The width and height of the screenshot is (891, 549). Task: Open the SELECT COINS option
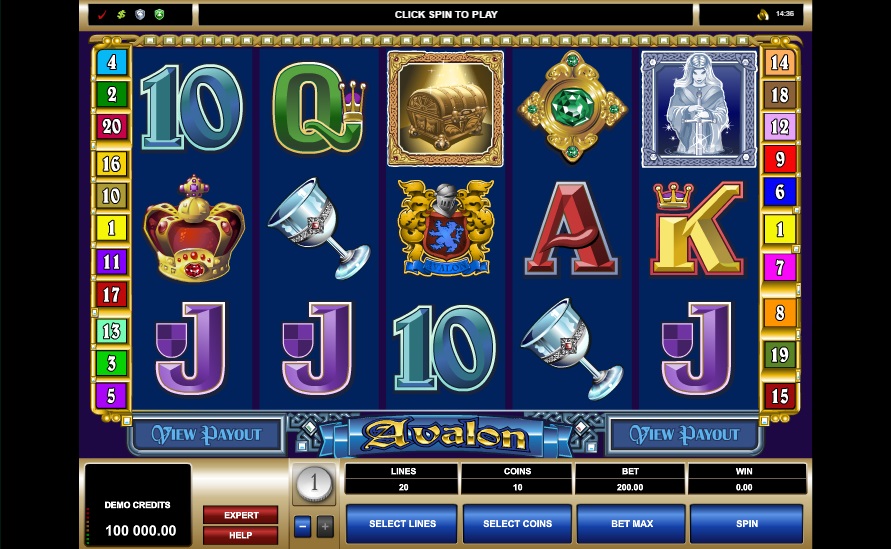click(x=516, y=523)
